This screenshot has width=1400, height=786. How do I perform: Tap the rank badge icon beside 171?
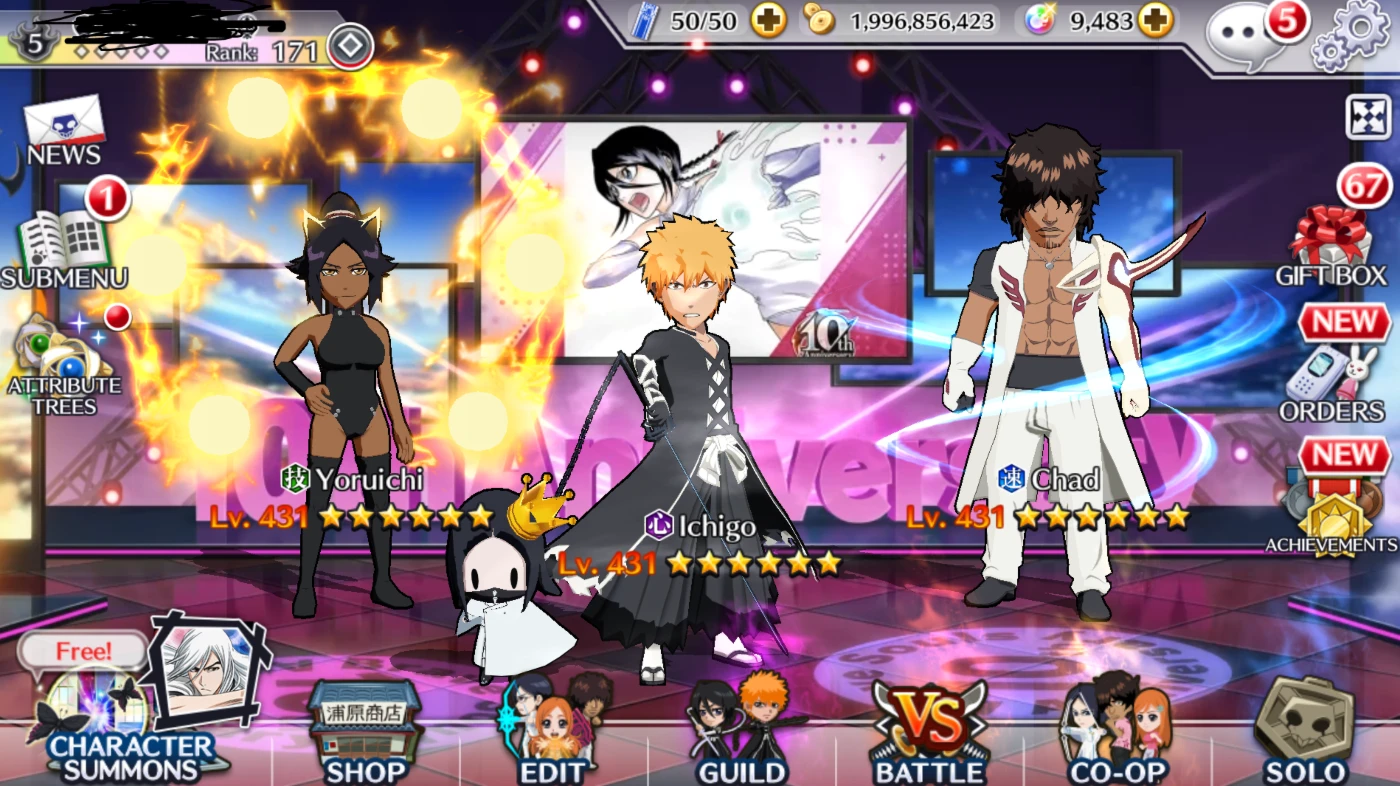[350, 46]
